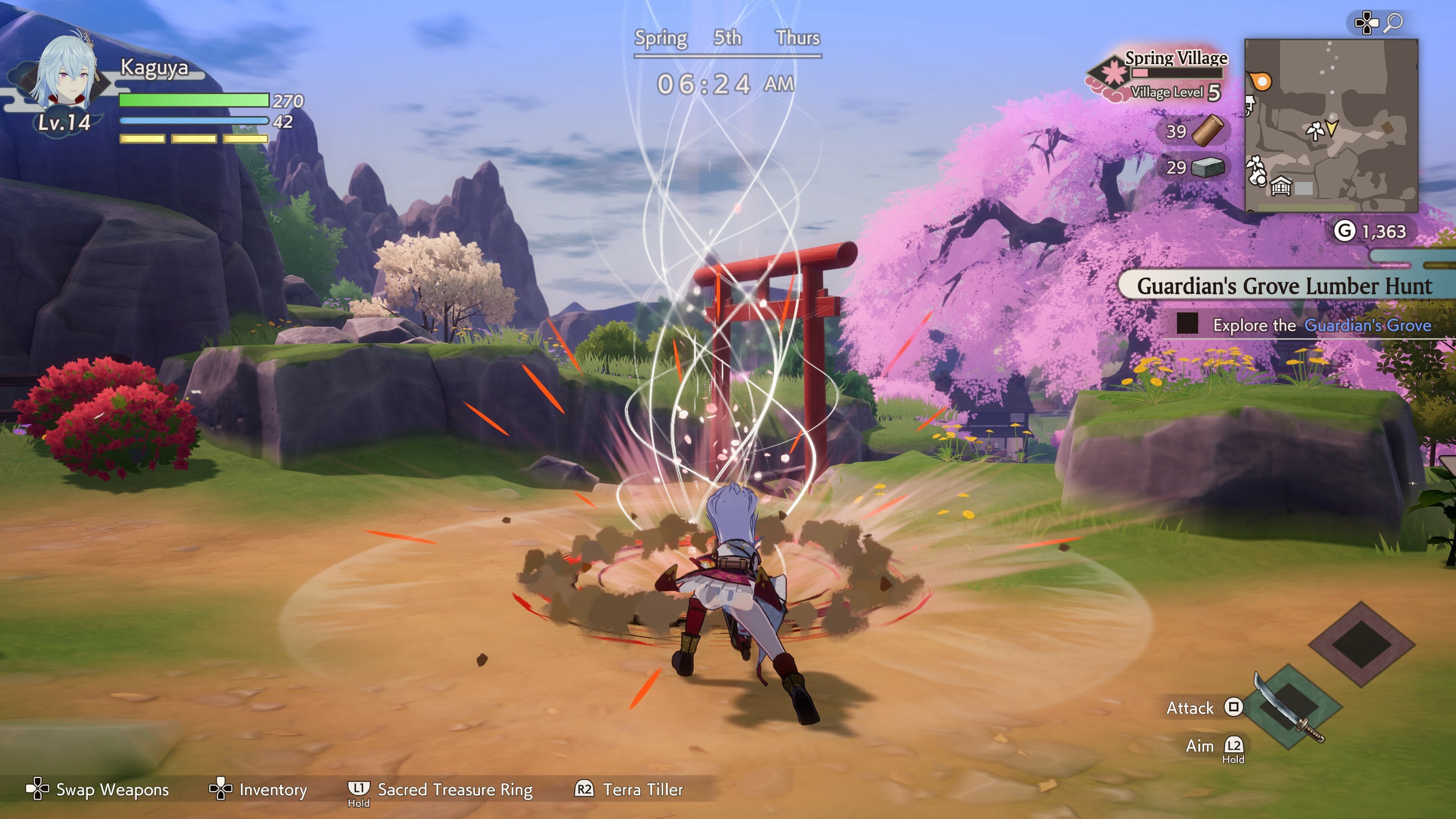Viewport: 1456px width, 819px height.
Task: Open the minimap in the corner
Action: click(x=1330, y=125)
